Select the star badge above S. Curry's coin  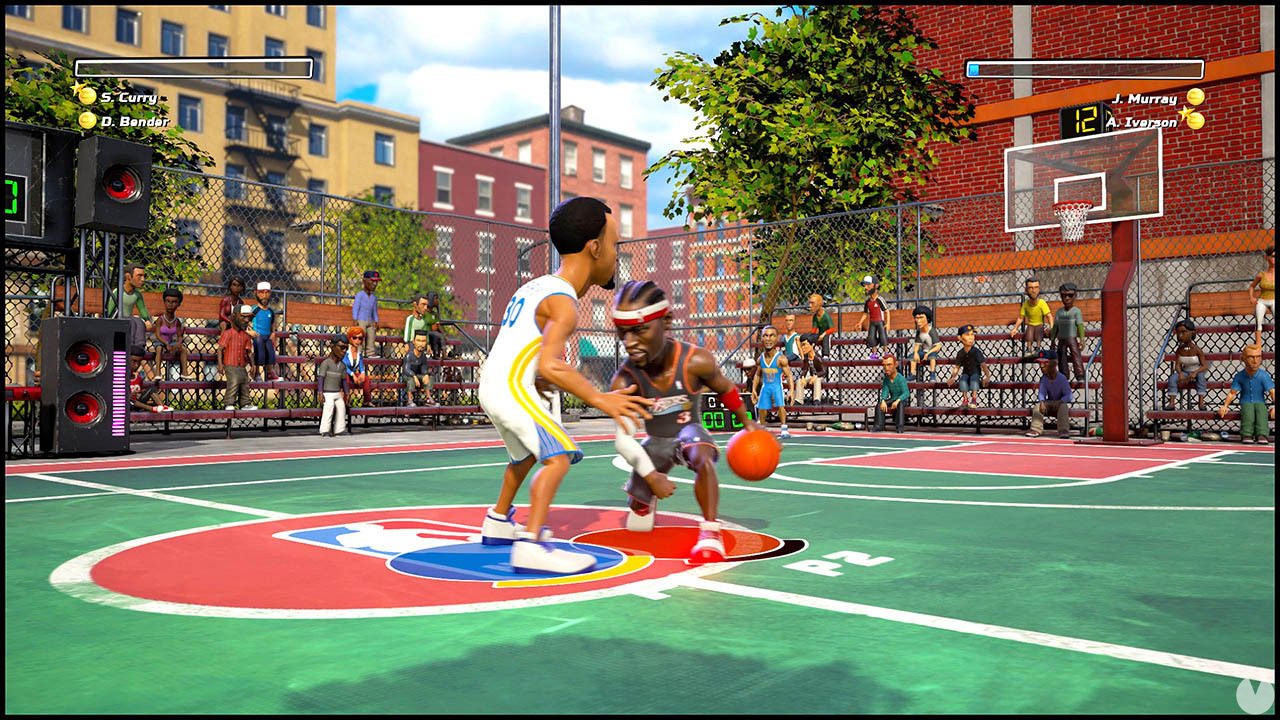(x=77, y=87)
